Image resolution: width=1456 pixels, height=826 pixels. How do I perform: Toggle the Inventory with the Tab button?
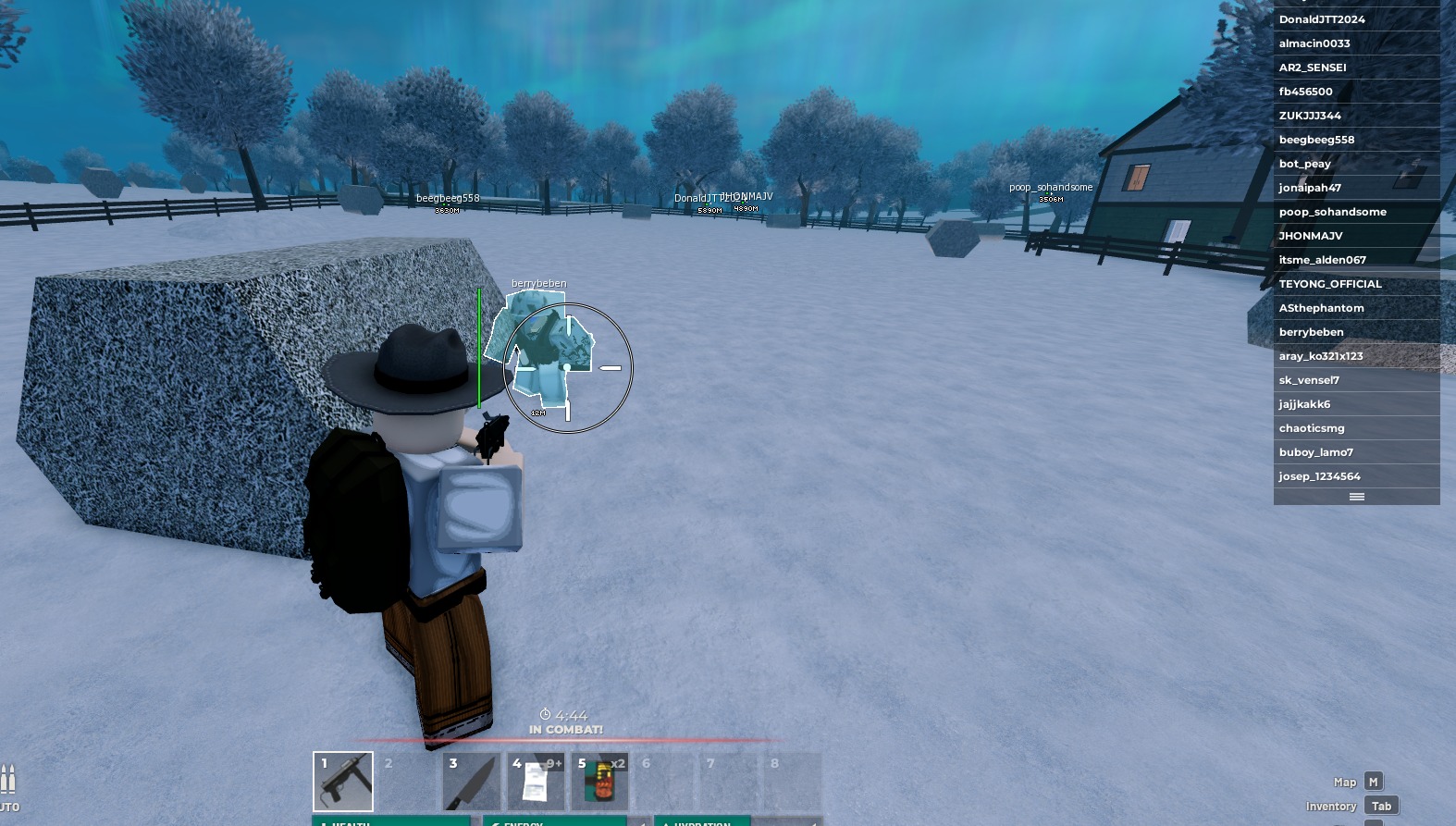click(1381, 805)
